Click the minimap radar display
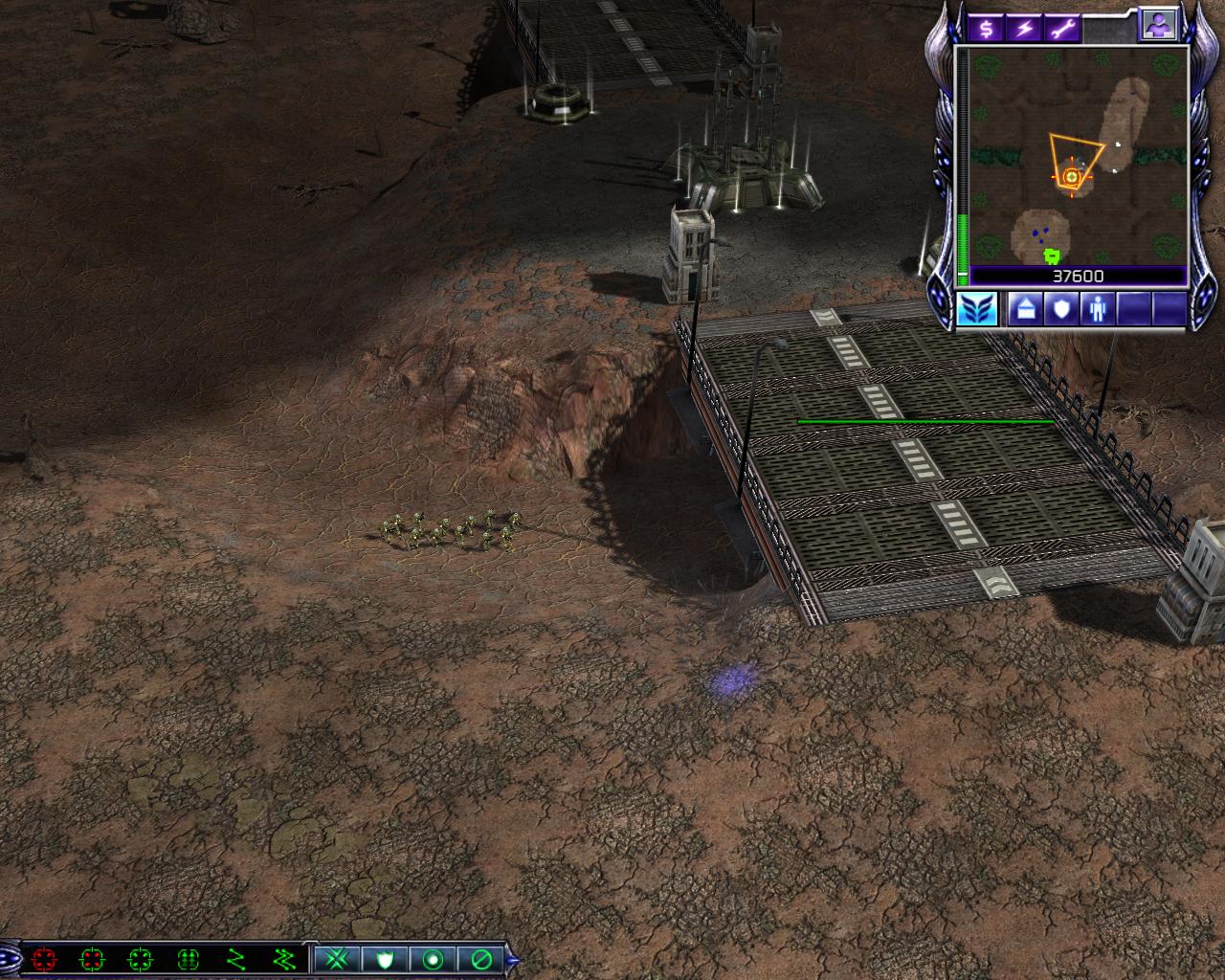This screenshot has height=980, width=1225. click(1079, 157)
